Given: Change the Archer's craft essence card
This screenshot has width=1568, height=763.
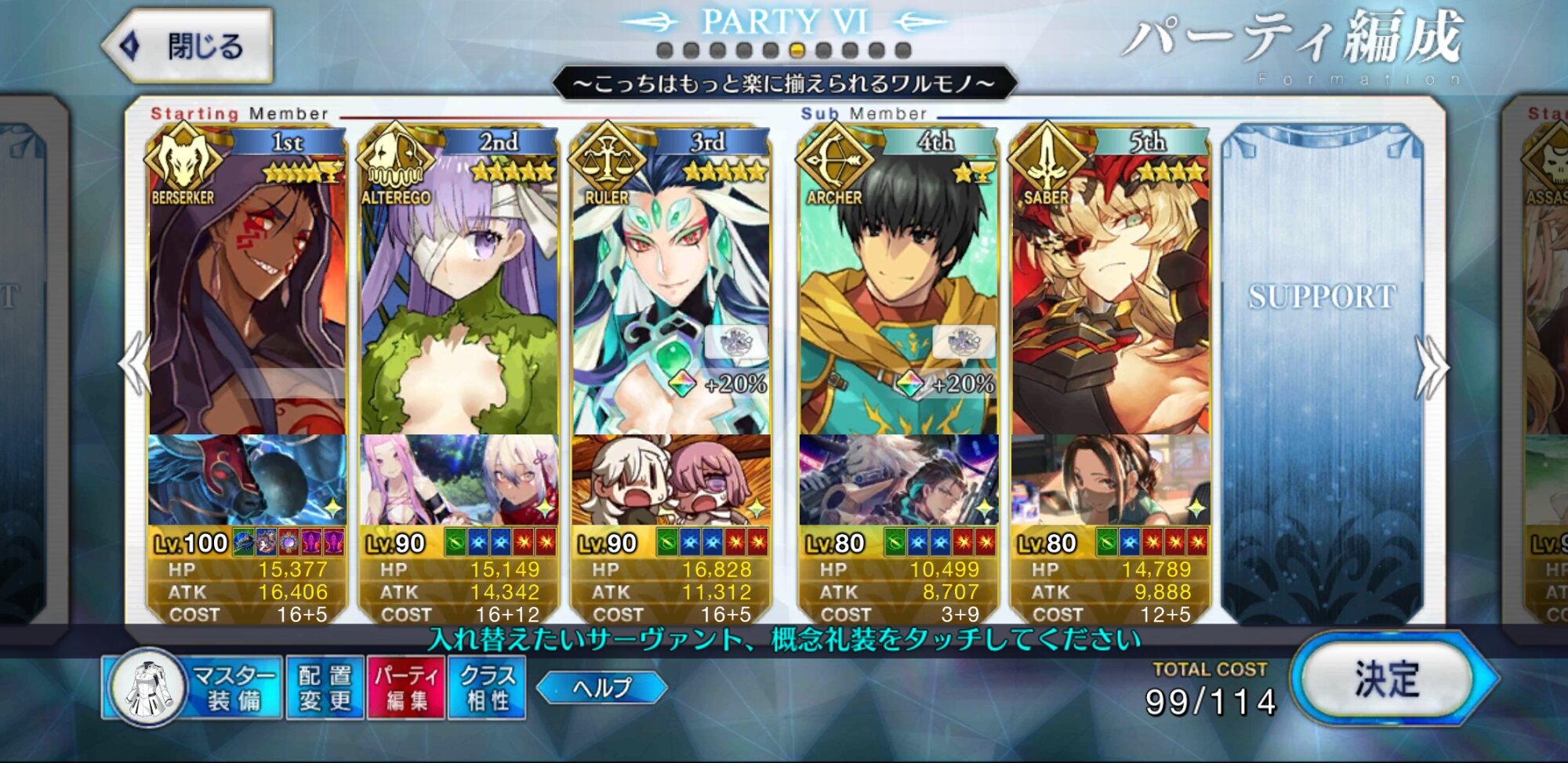Looking at the screenshot, I should (898, 480).
